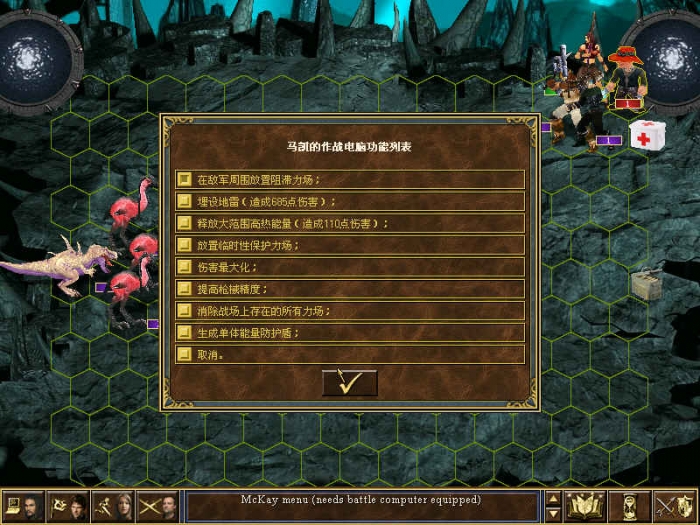Select 放置临时性保护力场 from the list
700x525 pixels.
tap(350, 245)
